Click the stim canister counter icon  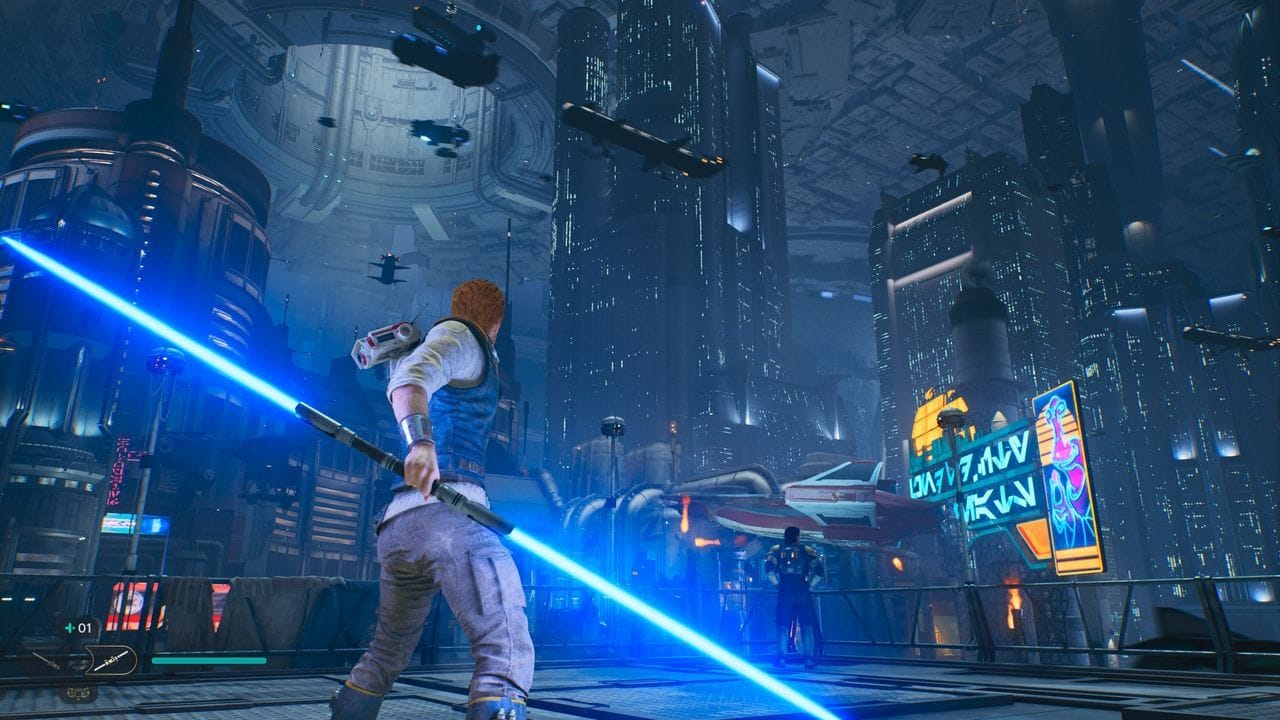coord(72,627)
